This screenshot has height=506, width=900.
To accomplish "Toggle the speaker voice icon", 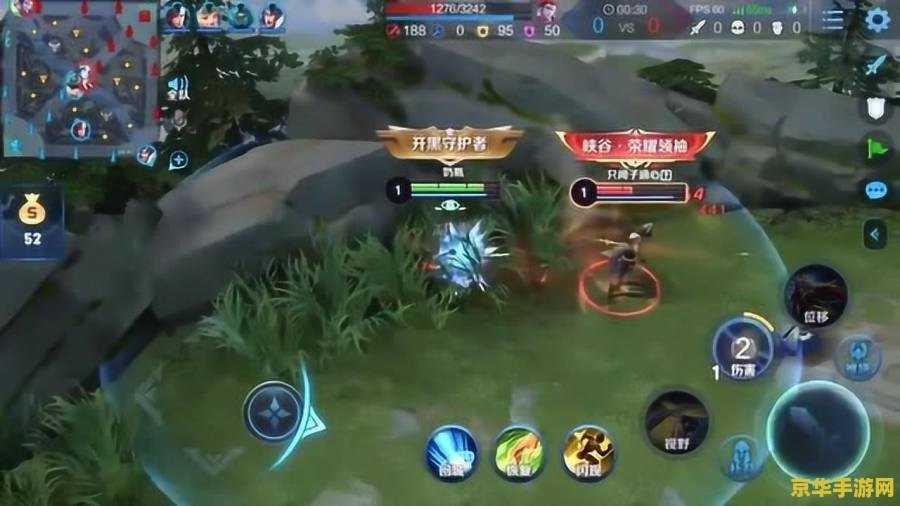I will point(178,87).
